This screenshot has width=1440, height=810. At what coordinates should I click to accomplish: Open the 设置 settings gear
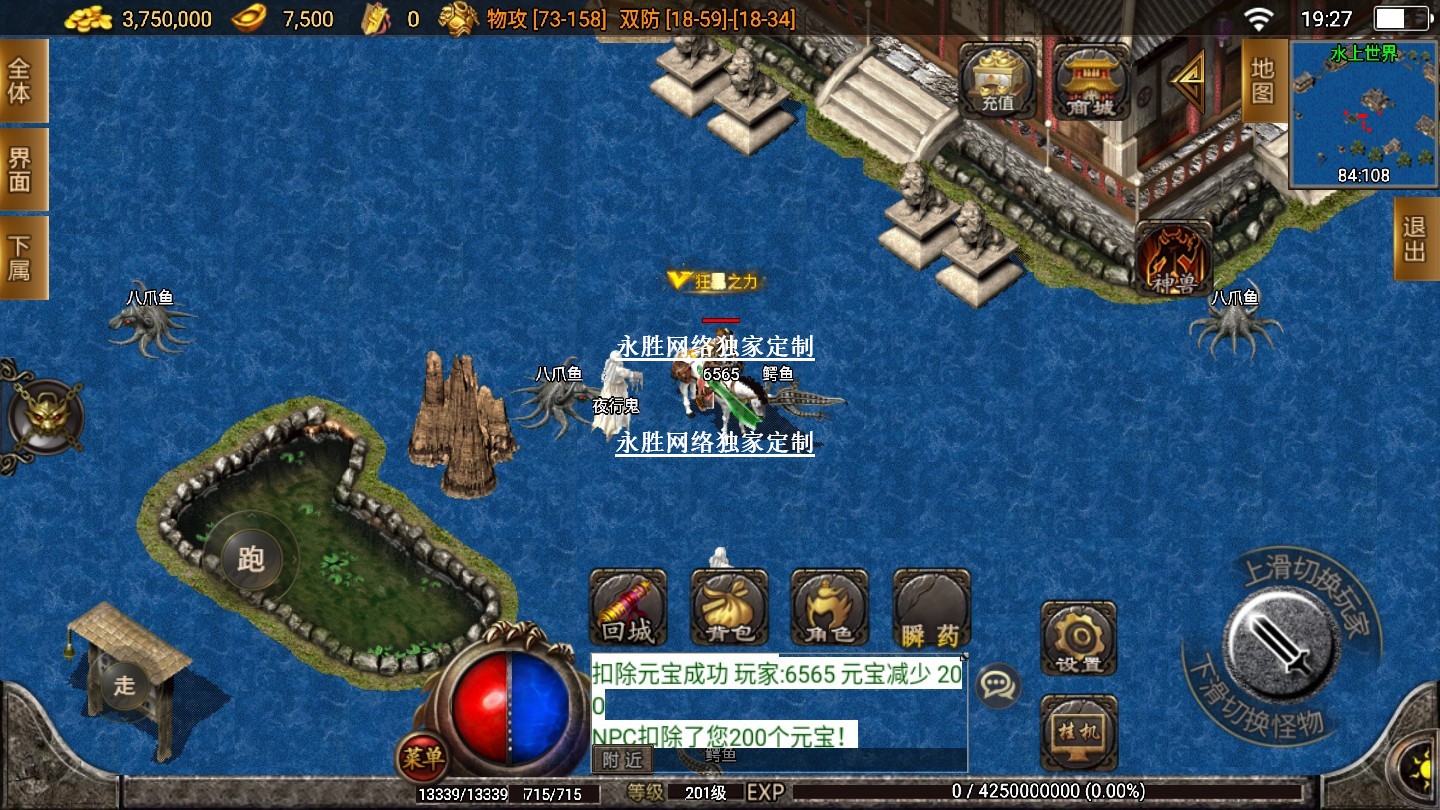1078,638
